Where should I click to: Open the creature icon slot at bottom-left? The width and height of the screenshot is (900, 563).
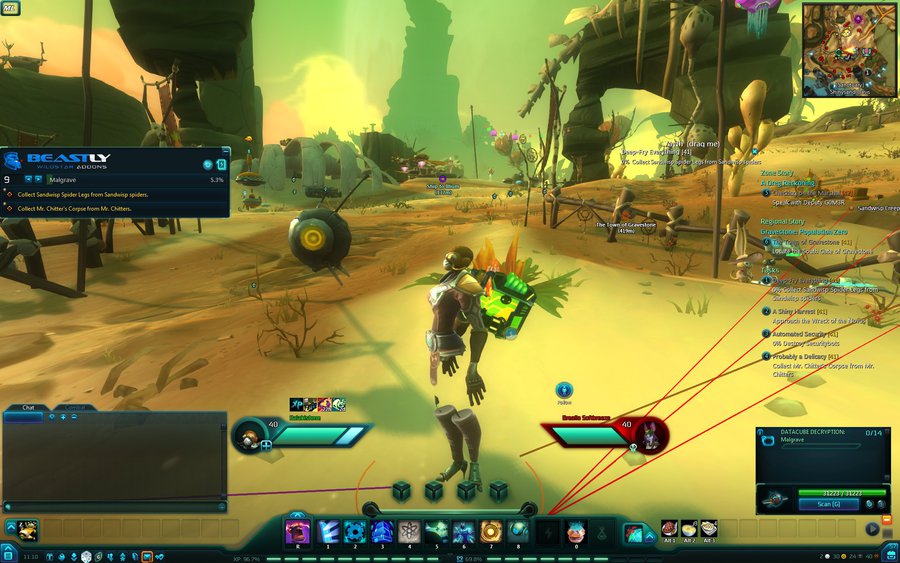pyautogui.click(x=27, y=529)
